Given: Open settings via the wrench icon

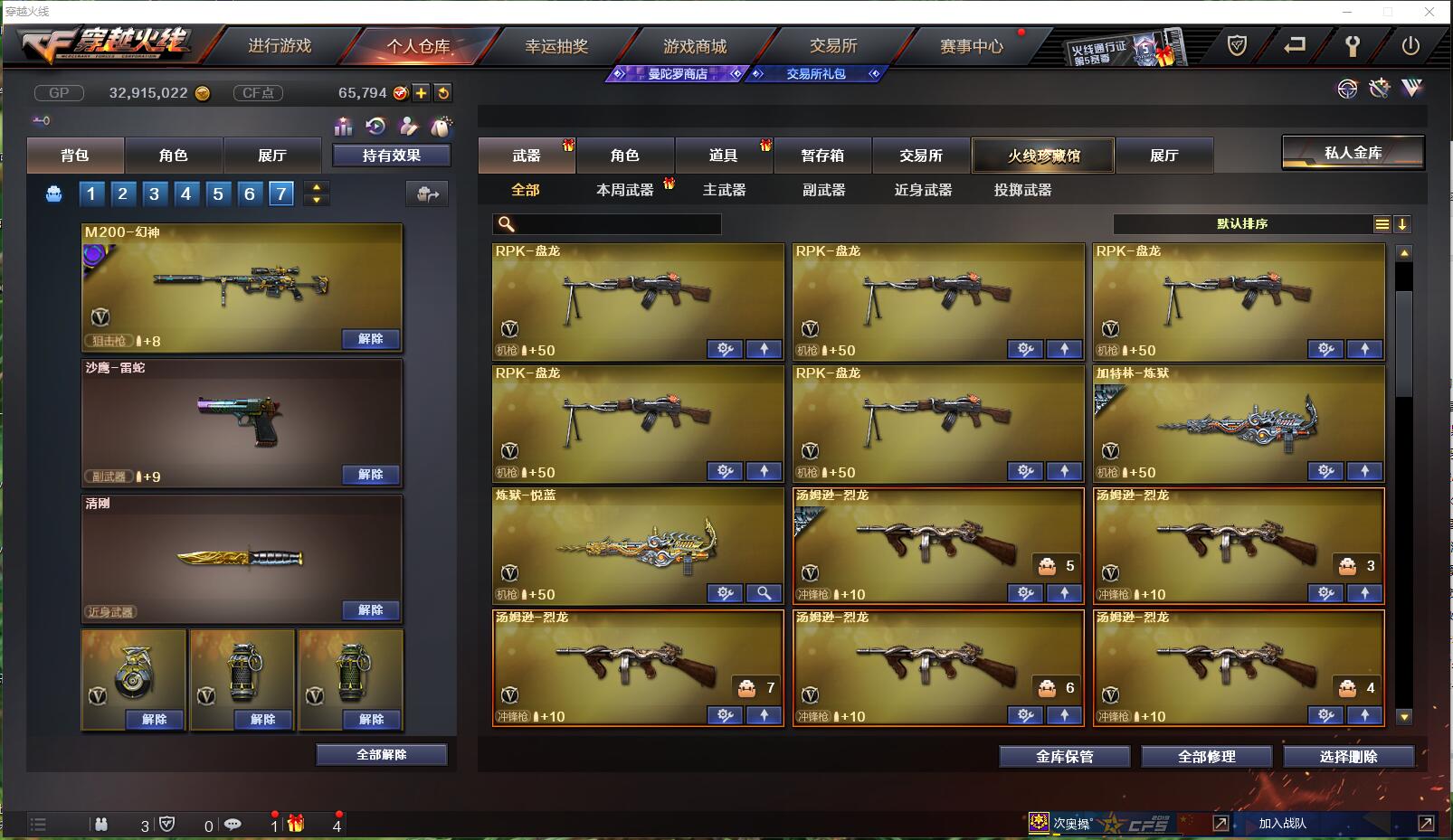Looking at the screenshot, I should coord(1352,45).
